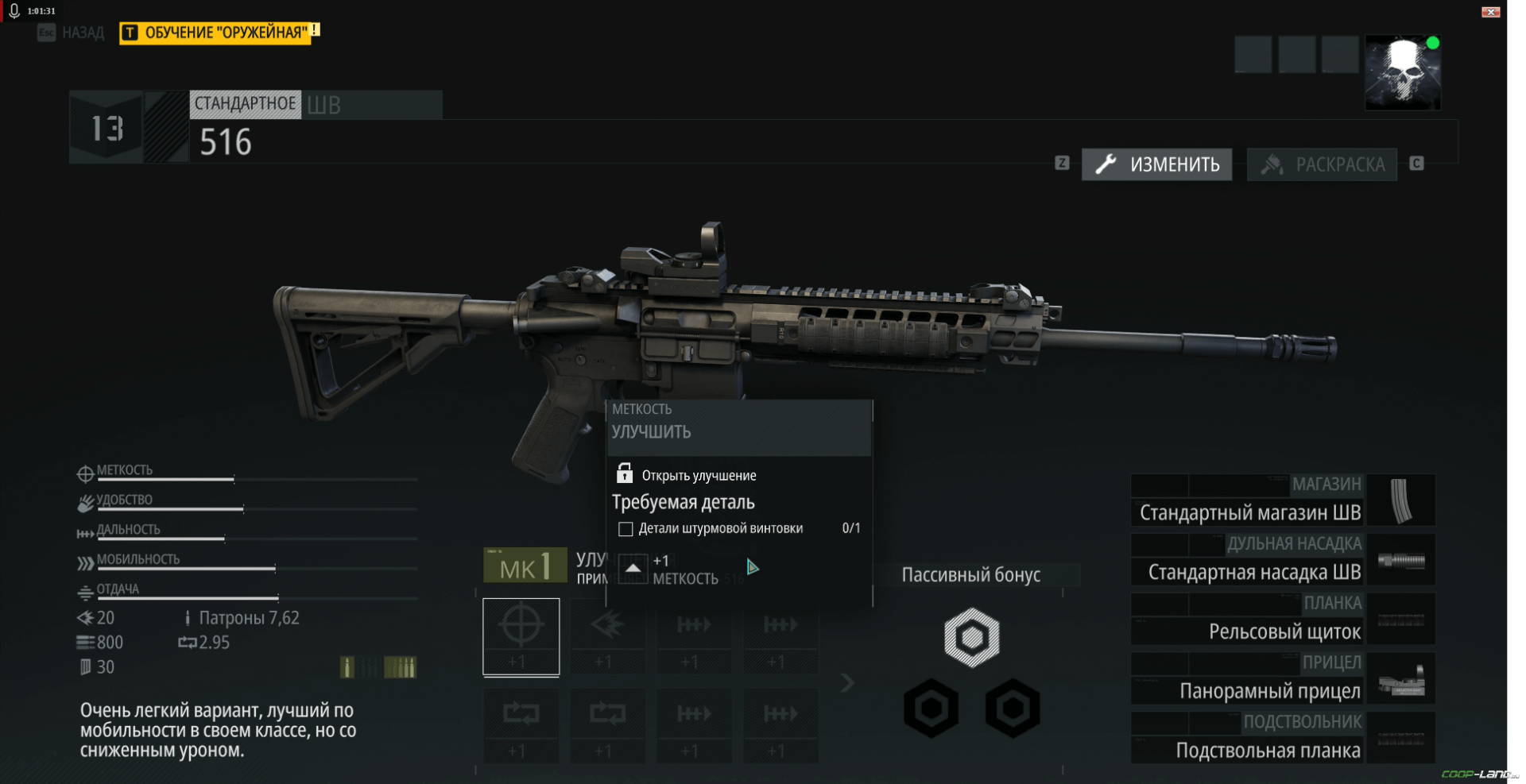Screen dimensions: 1526x784
Task: Open the ПРИЦЕЛ panoramic sight slot
Action: click(1283, 679)
